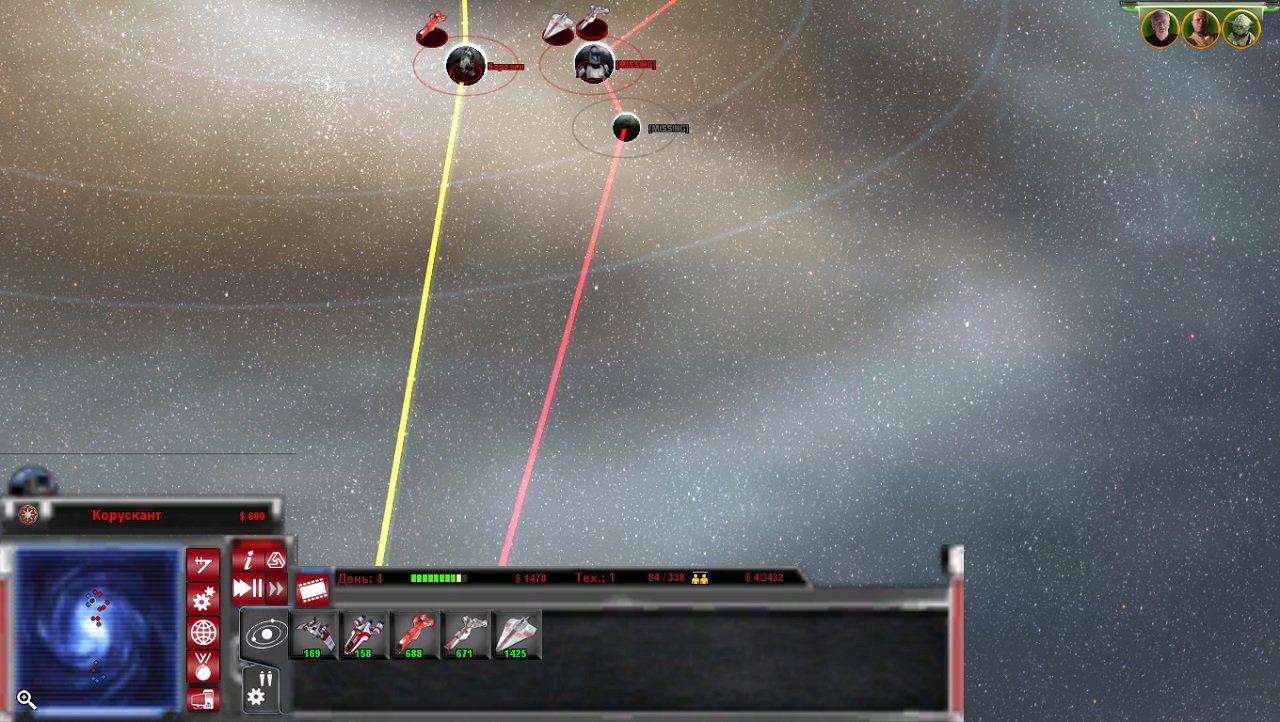Click the galaxy minimap
The image size is (1280, 722).
(x=96, y=628)
